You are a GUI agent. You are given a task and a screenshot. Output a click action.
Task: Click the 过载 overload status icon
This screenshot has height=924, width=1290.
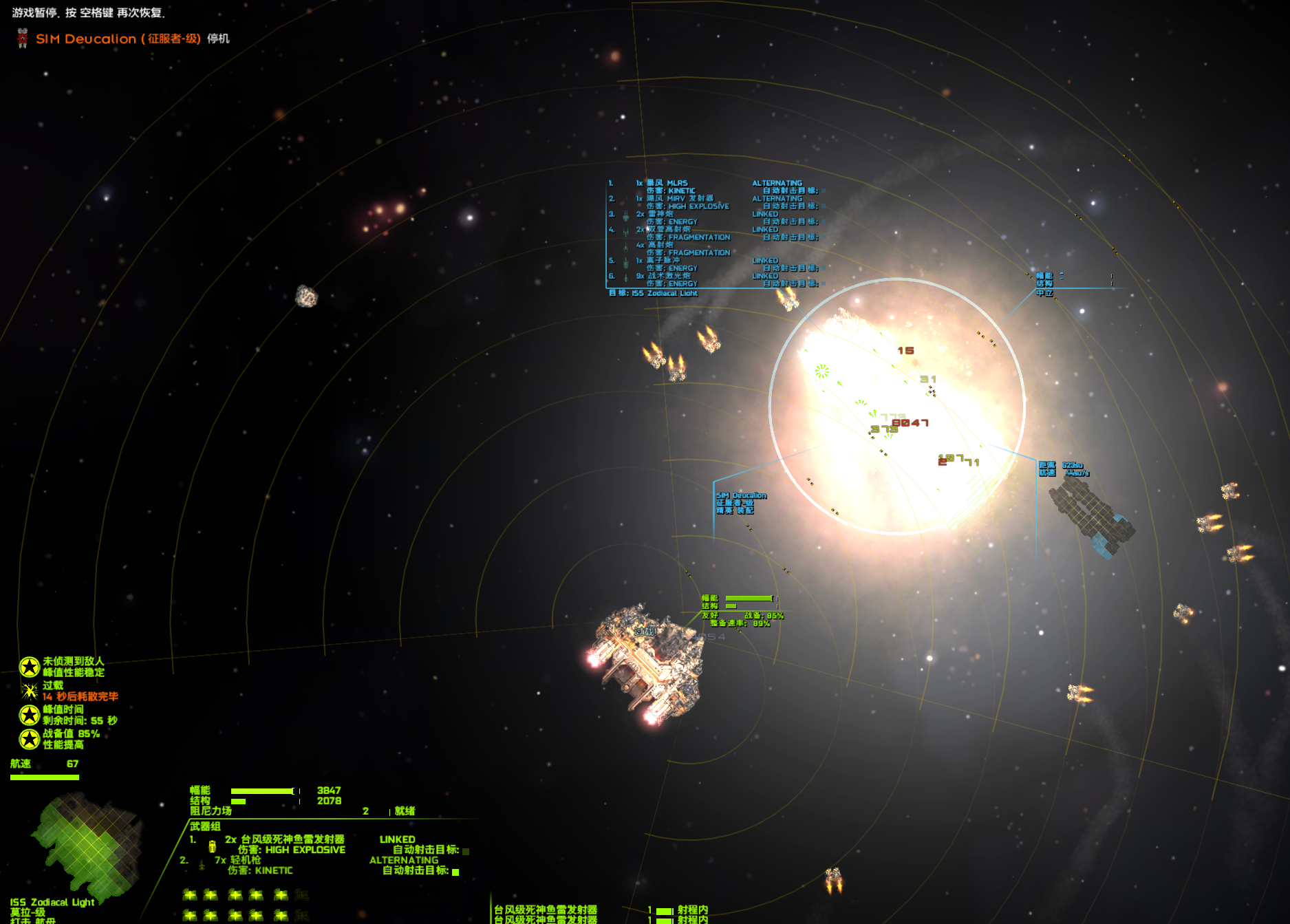[30, 691]
